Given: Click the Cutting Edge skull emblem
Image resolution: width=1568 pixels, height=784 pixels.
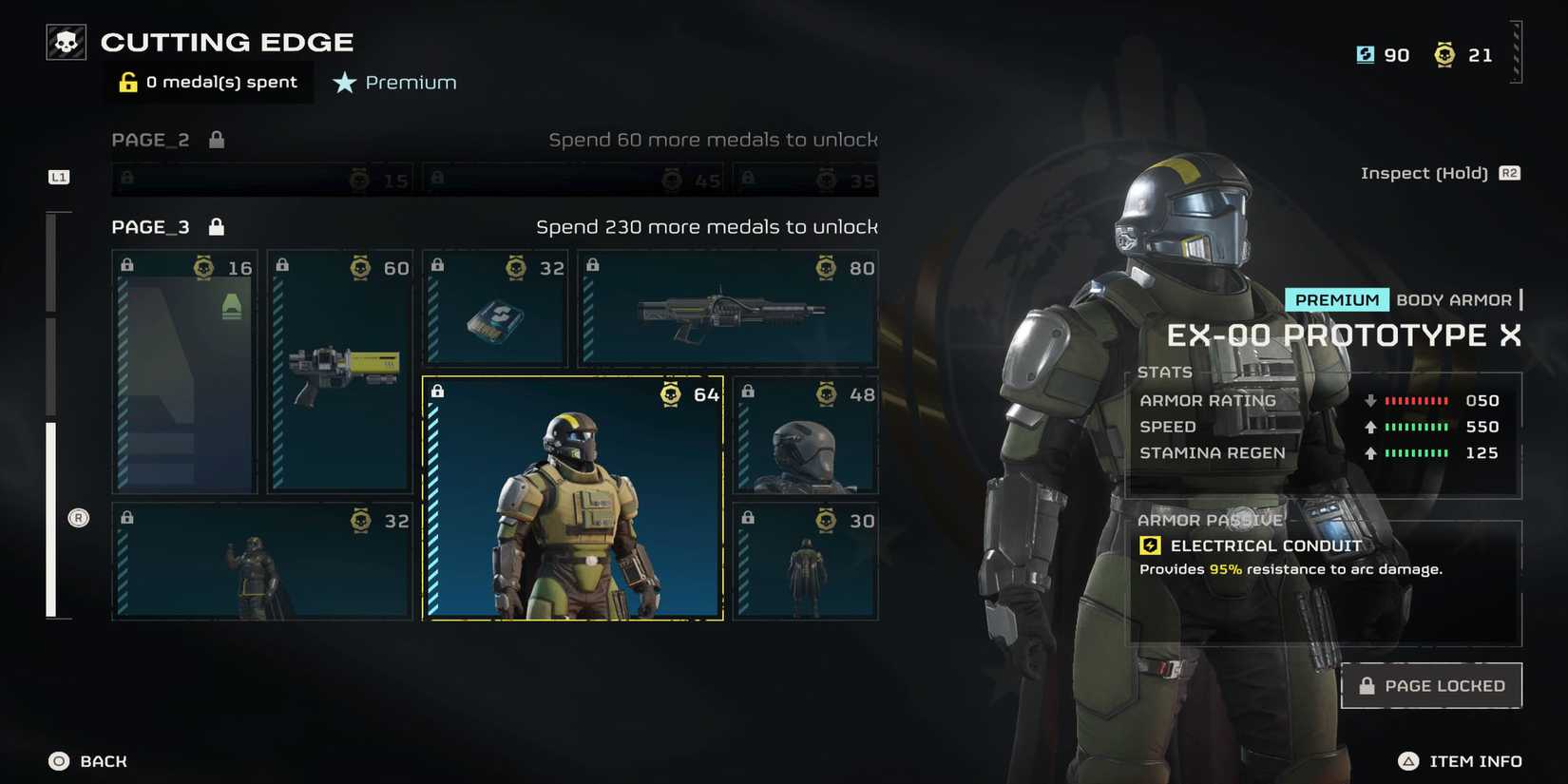Looking at the screenshot, I should click(x=64, y=41).
